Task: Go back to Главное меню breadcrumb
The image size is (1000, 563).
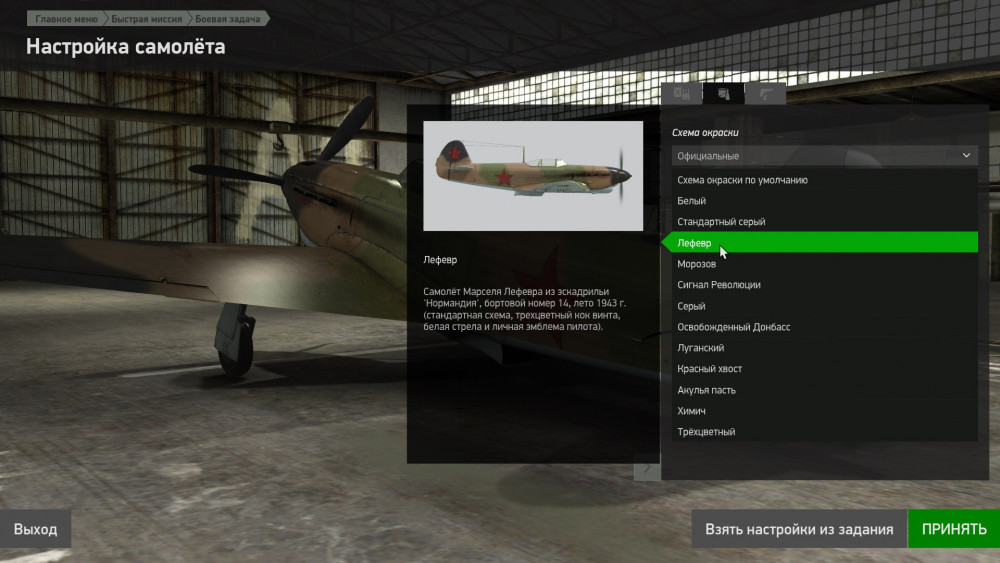Action: tap(65, 19)
